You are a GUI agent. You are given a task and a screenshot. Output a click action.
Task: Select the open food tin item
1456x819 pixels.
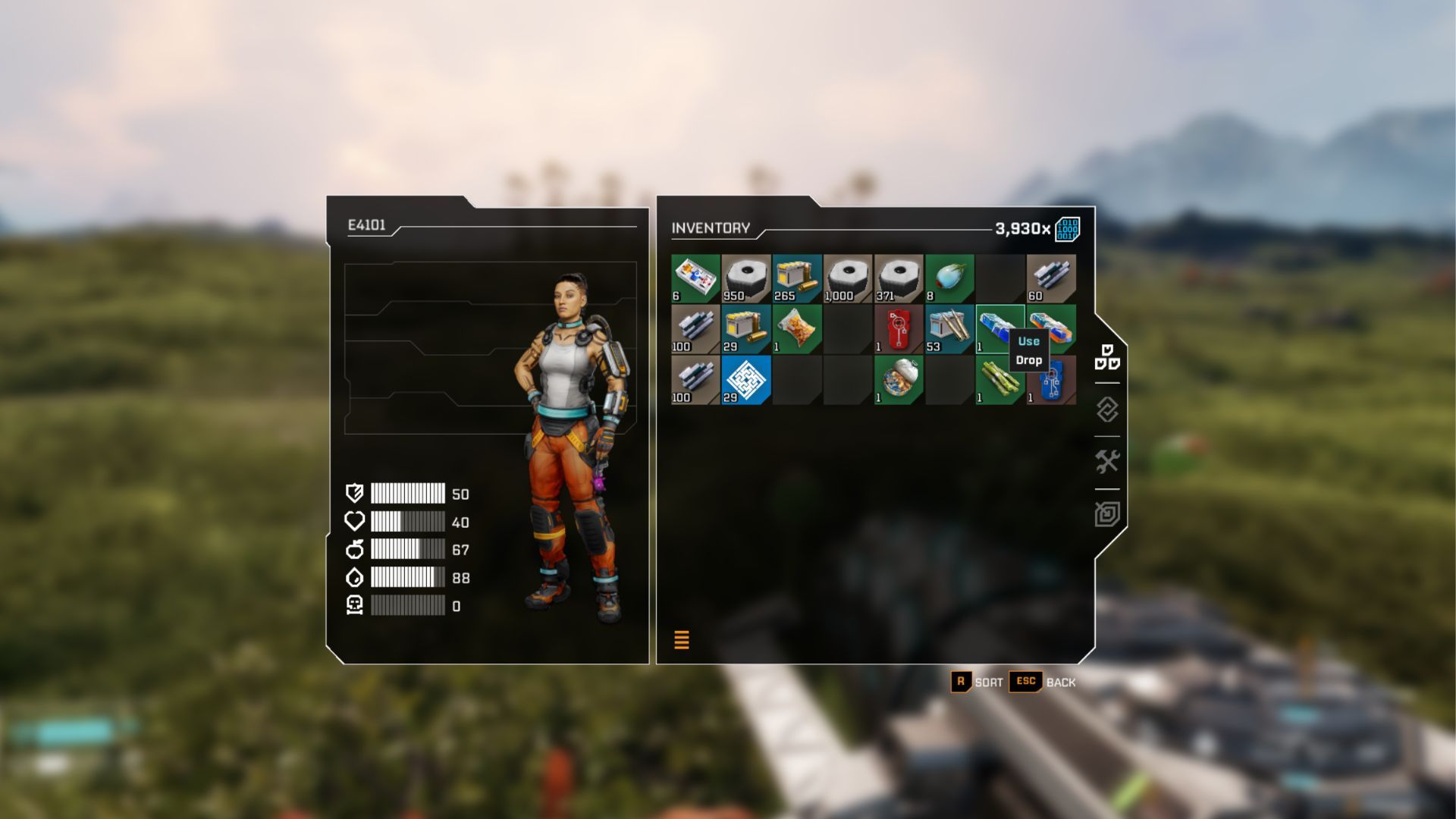[x=899, y=380]
